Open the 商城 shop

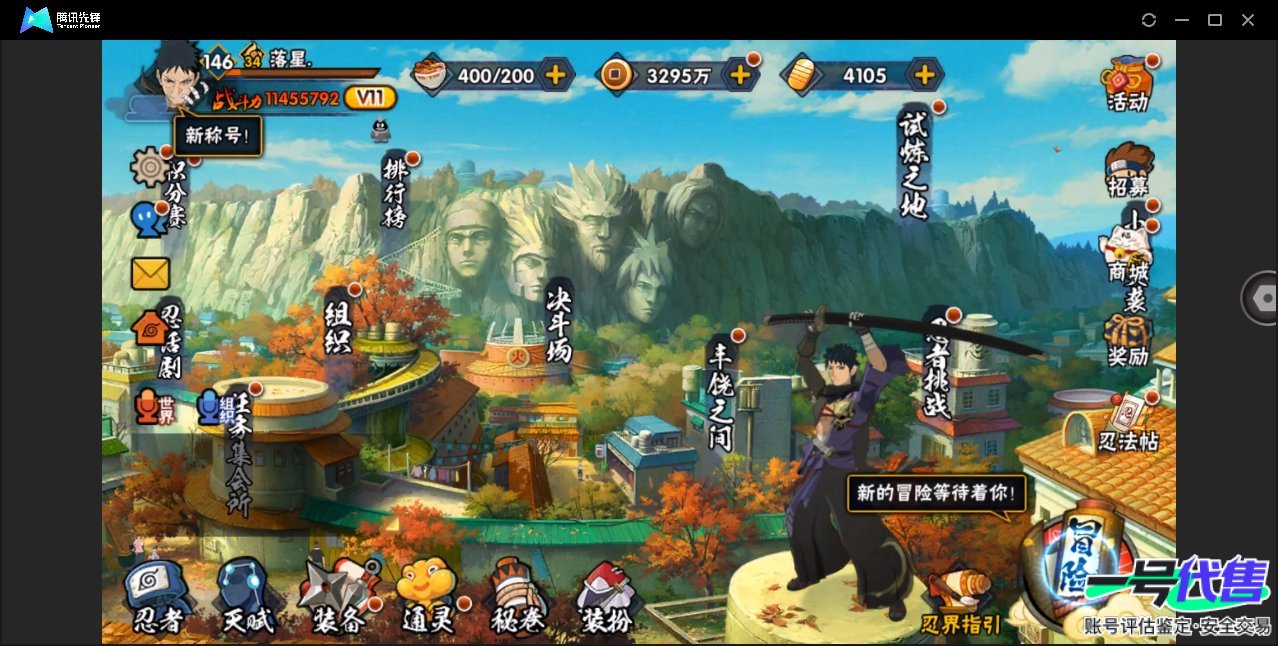pyautogui.click(x=1127, y=253)
